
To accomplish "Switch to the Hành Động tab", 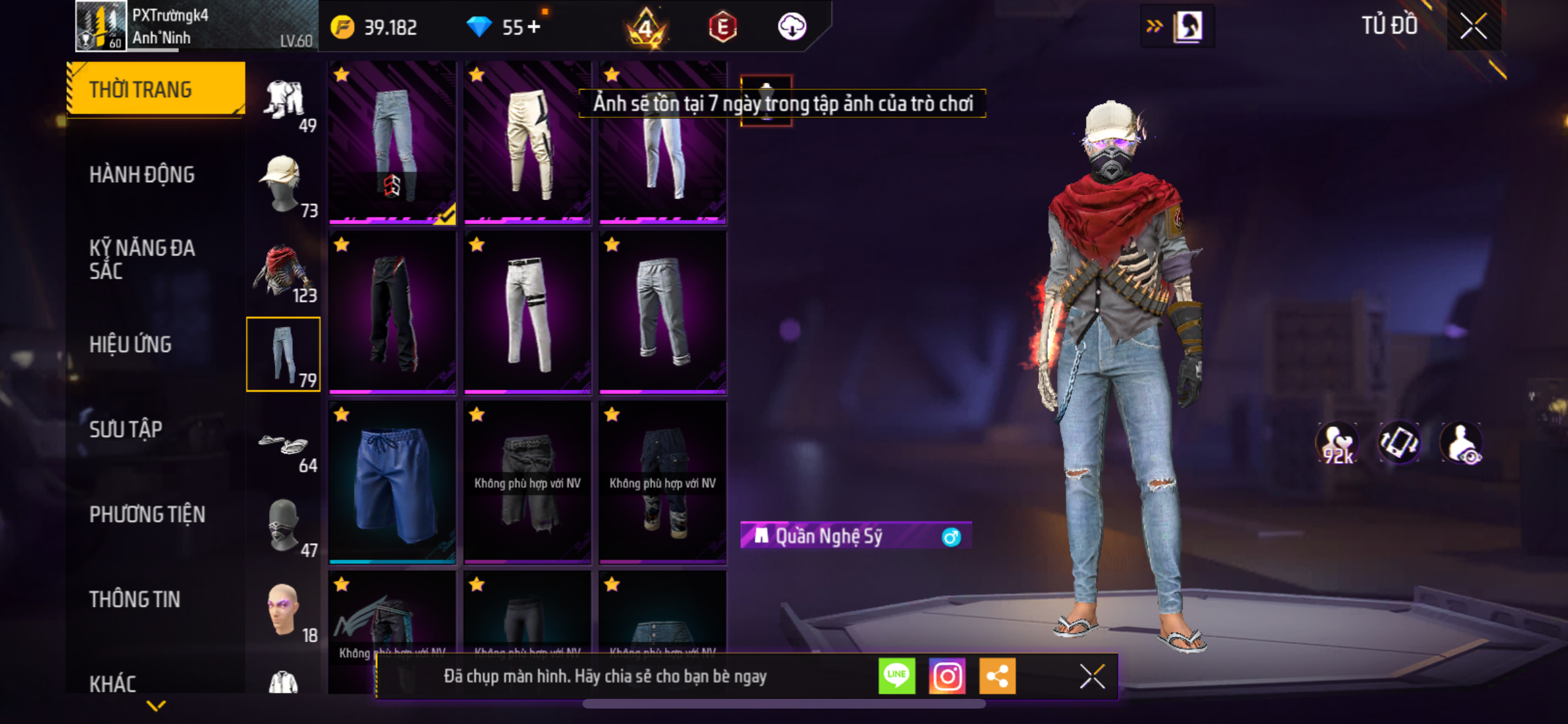I will coord(142,174).
